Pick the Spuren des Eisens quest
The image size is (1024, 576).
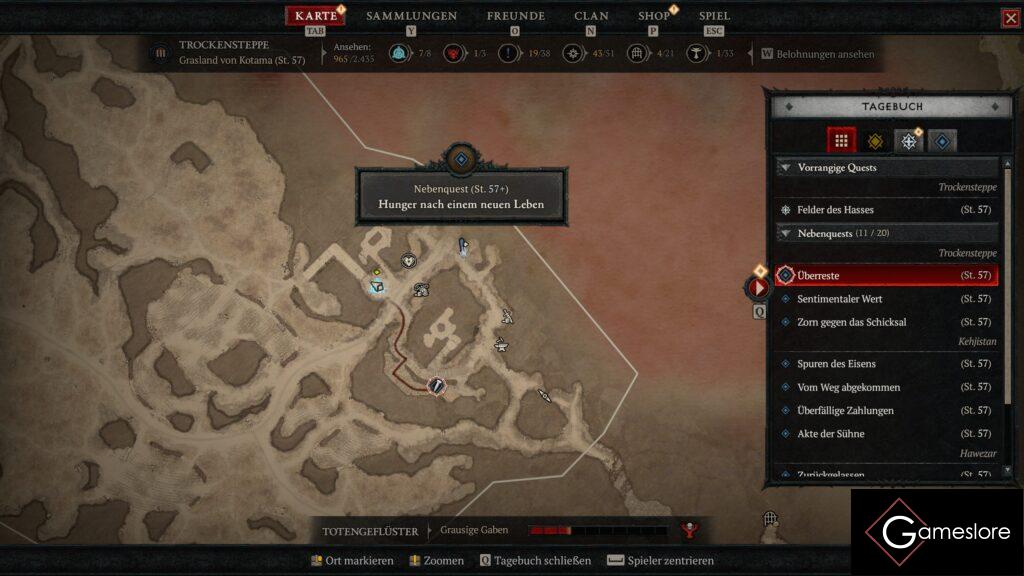pyautogui.click(x=836, y=364)
